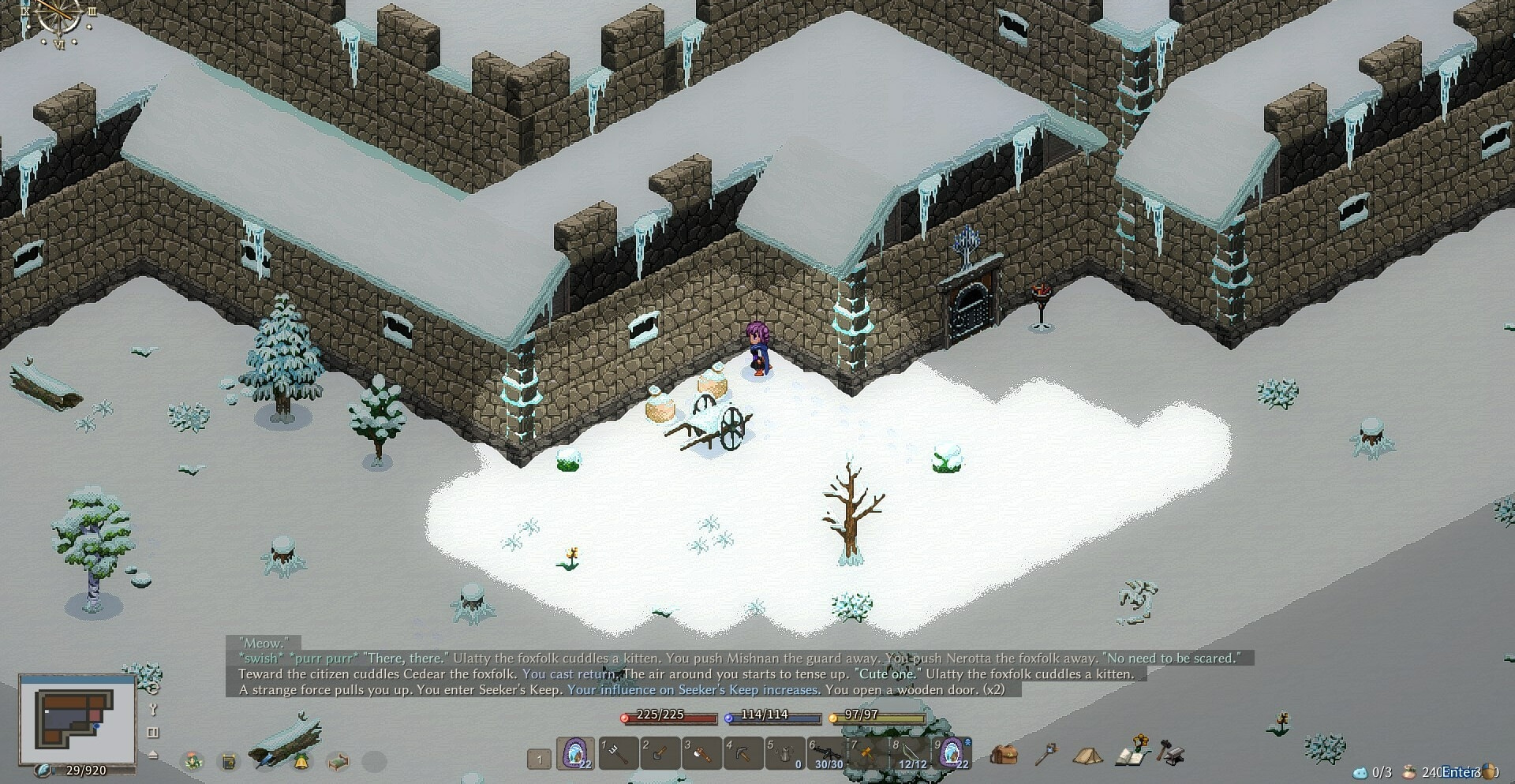This screenshot has width=1515, height=784.
Task: Select the pitchfork in hotbar slot 1
Action: point(619,753)
